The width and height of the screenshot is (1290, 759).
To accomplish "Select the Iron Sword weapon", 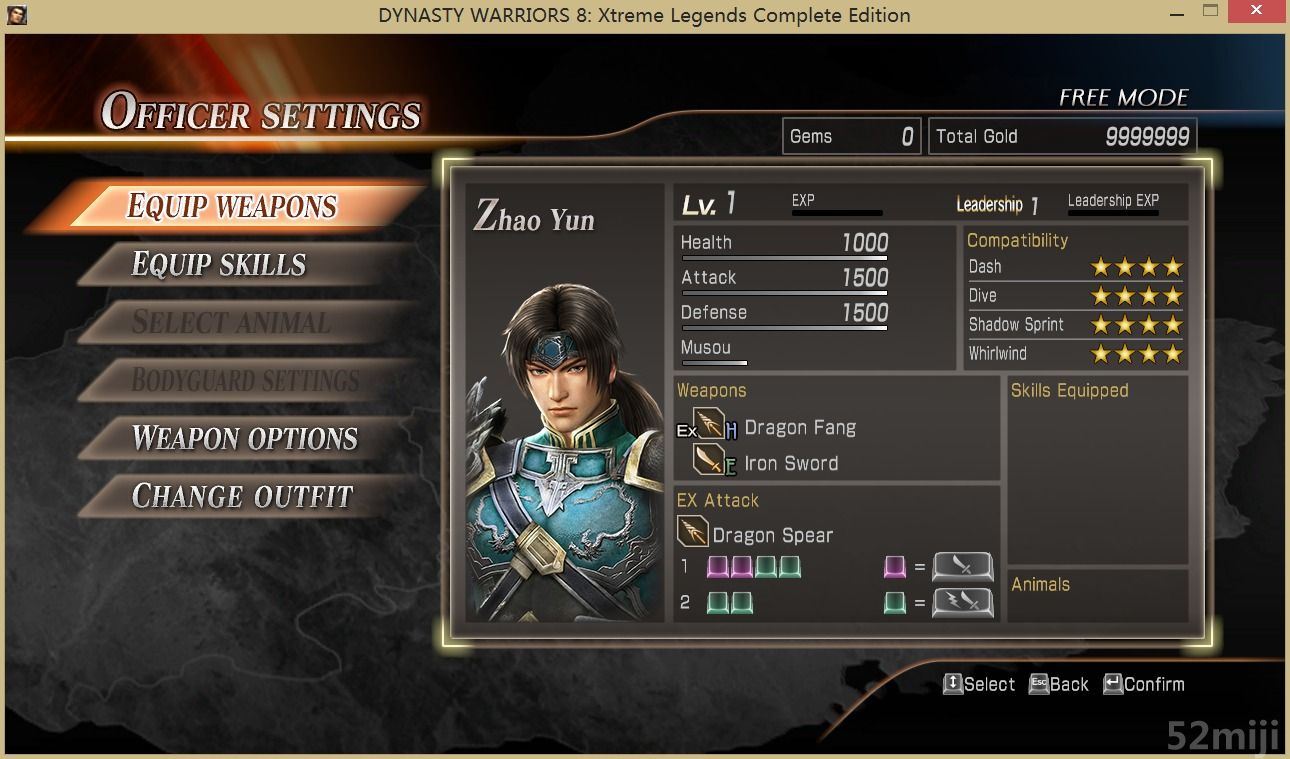I will (790, 463).
